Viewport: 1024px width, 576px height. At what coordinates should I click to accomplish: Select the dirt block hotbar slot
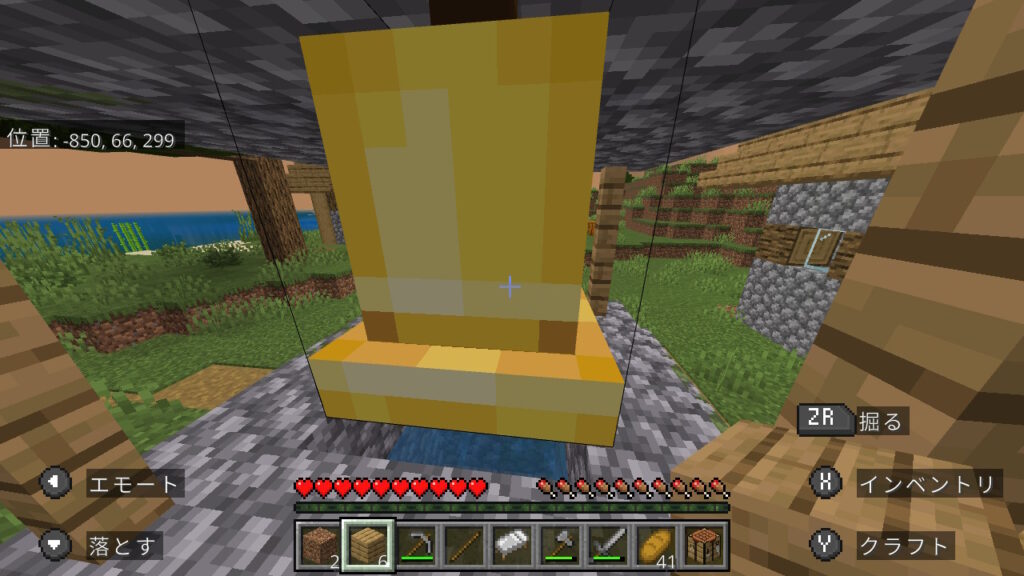[x=321, y=546]
